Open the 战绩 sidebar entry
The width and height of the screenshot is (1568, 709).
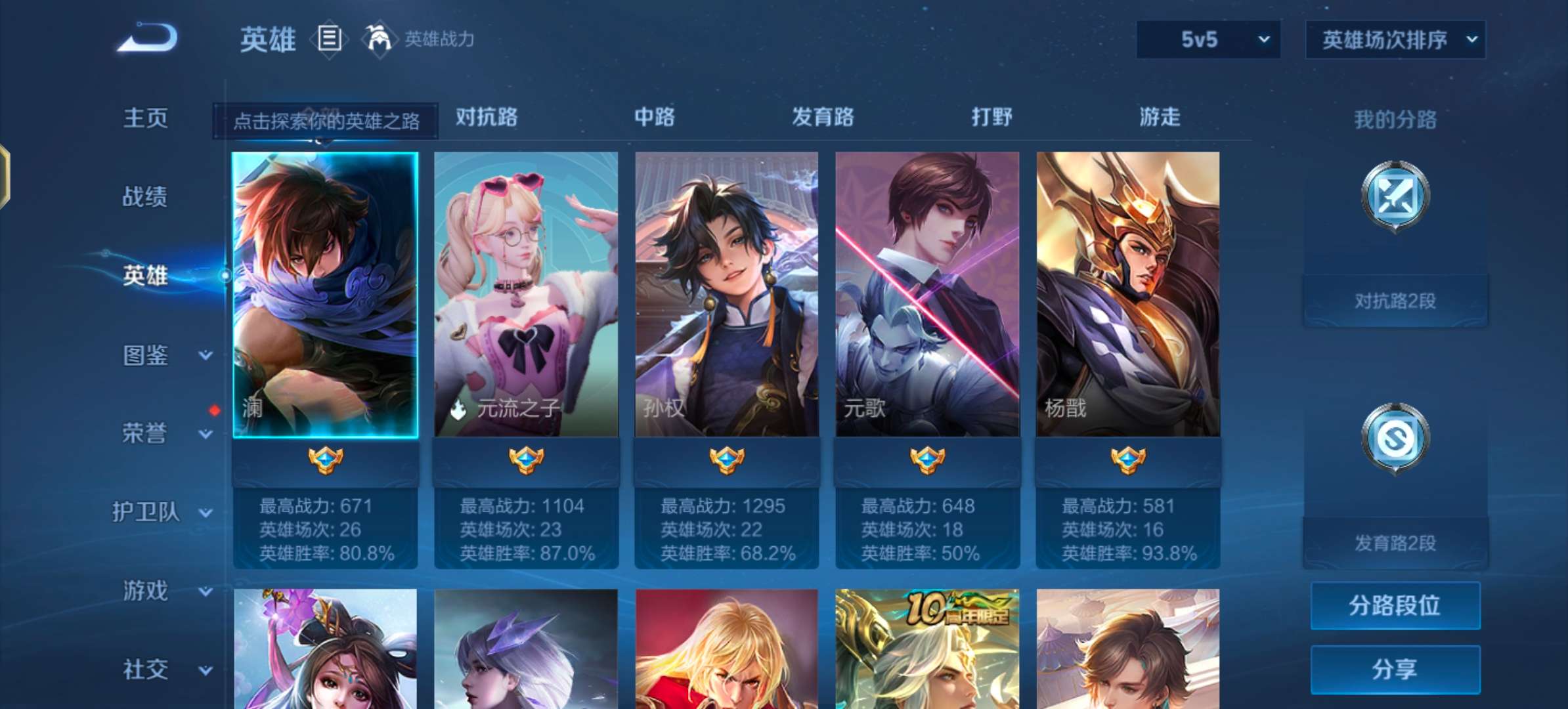click(147, 197)
